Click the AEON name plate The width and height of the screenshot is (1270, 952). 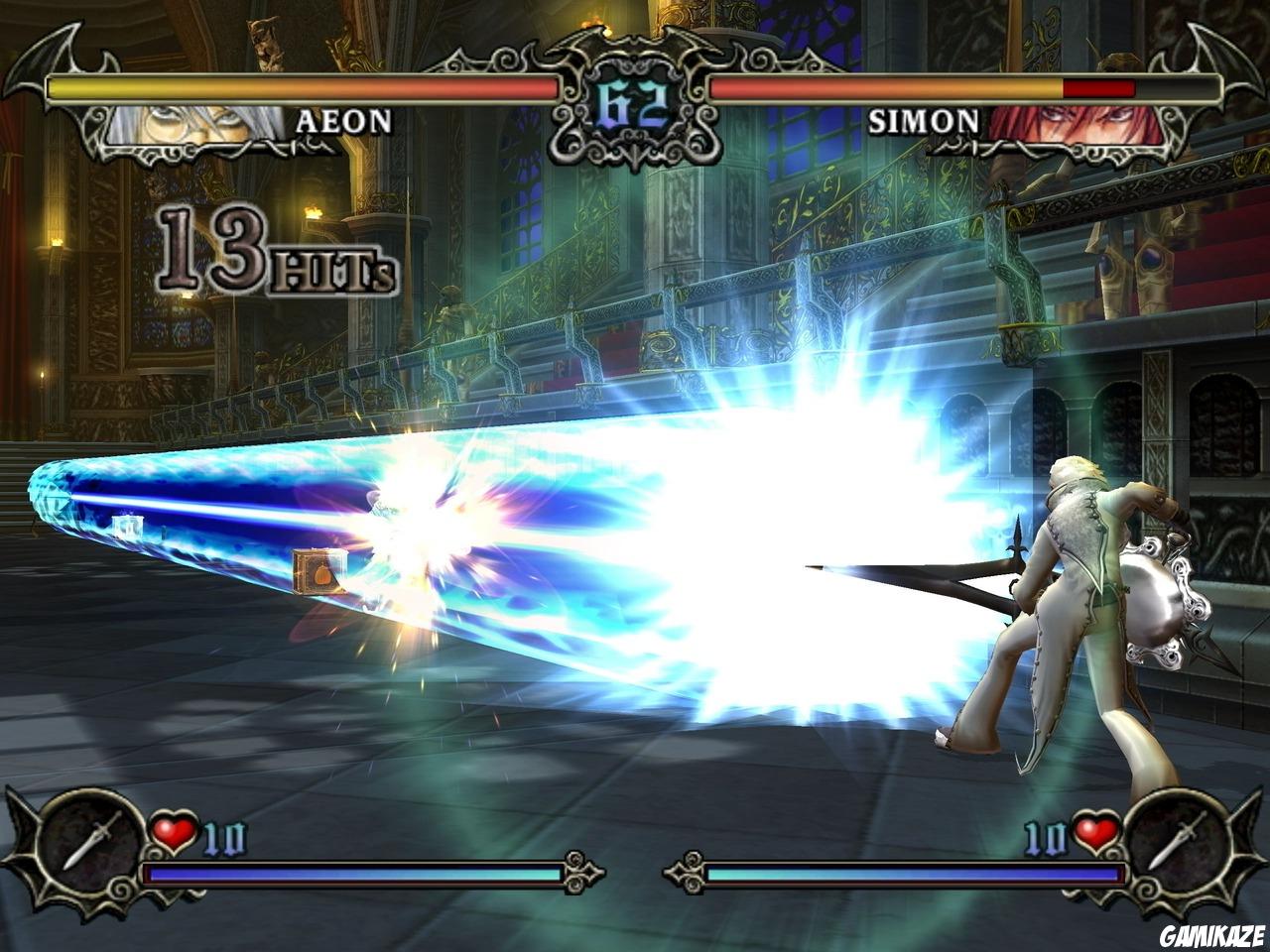point(342,122)
